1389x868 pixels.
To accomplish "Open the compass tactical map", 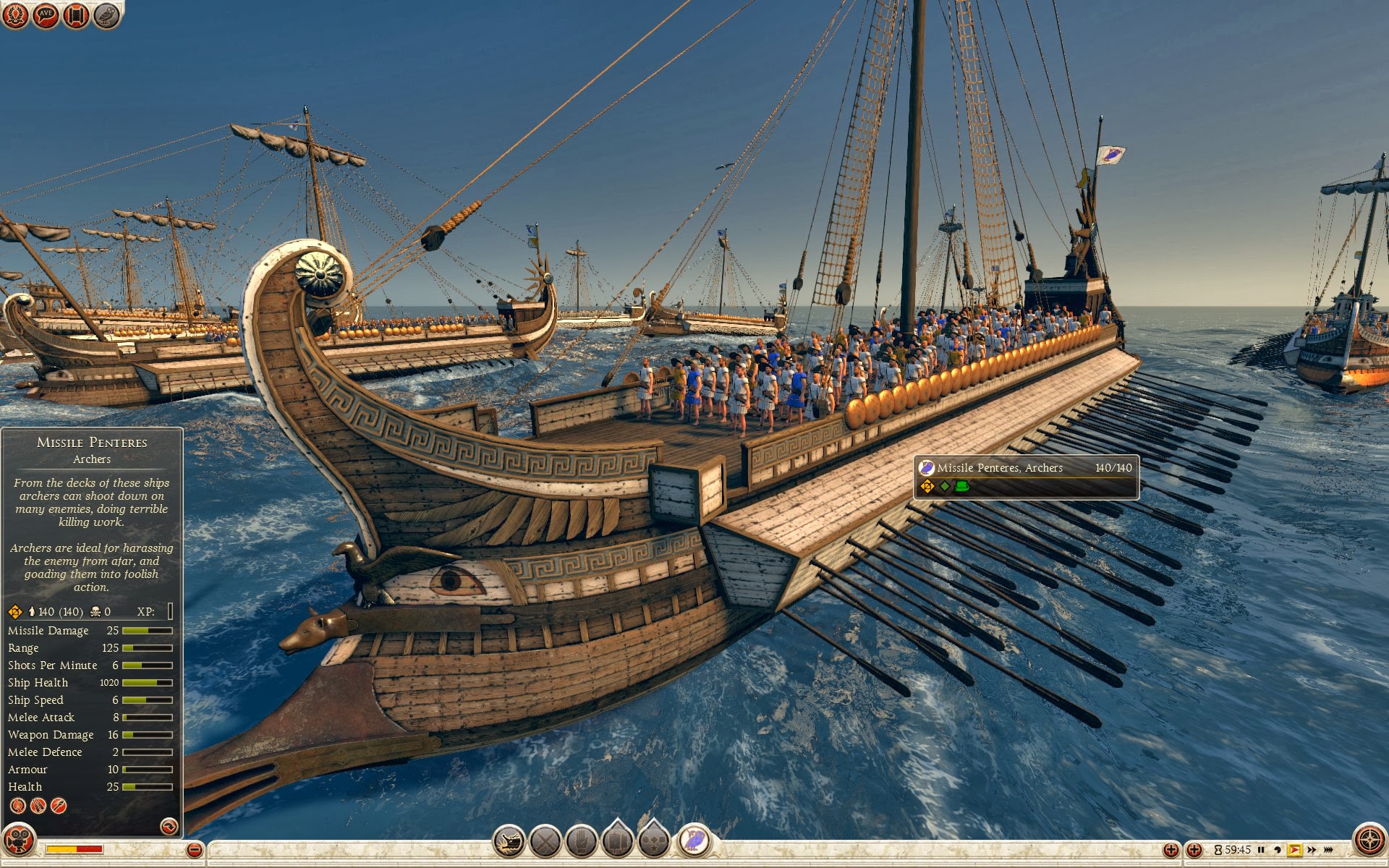I will point(1369,841).
